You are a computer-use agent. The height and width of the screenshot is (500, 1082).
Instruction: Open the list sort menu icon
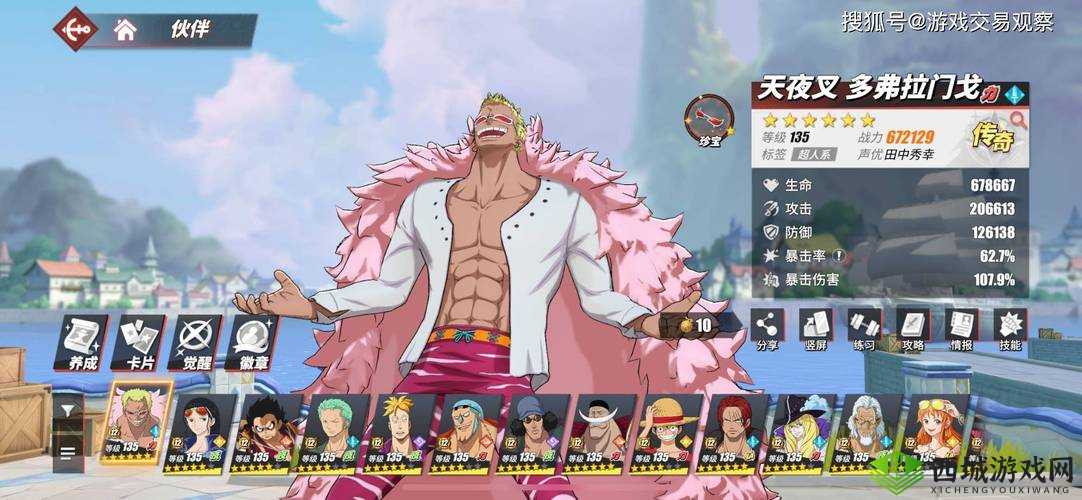pyautogui.click(x=68, y=452)
